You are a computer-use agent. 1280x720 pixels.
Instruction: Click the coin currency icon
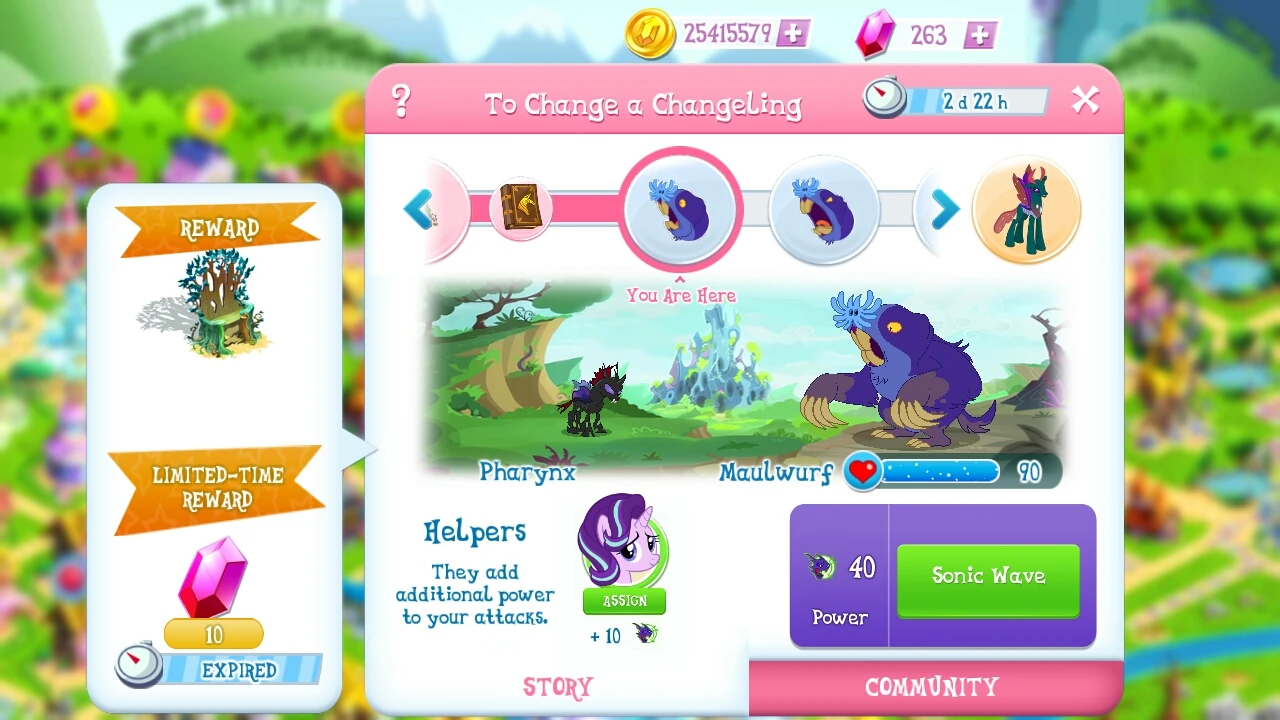(650, 33)
